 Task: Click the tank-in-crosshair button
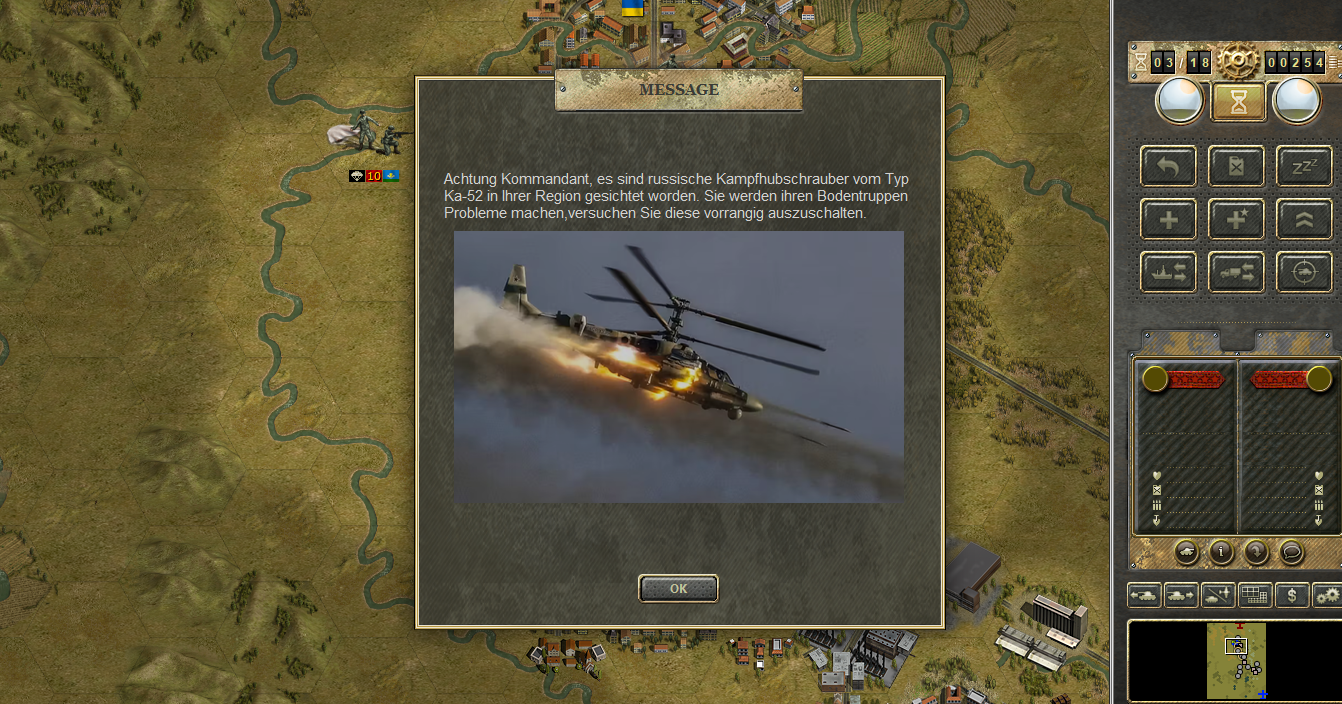1303,272
